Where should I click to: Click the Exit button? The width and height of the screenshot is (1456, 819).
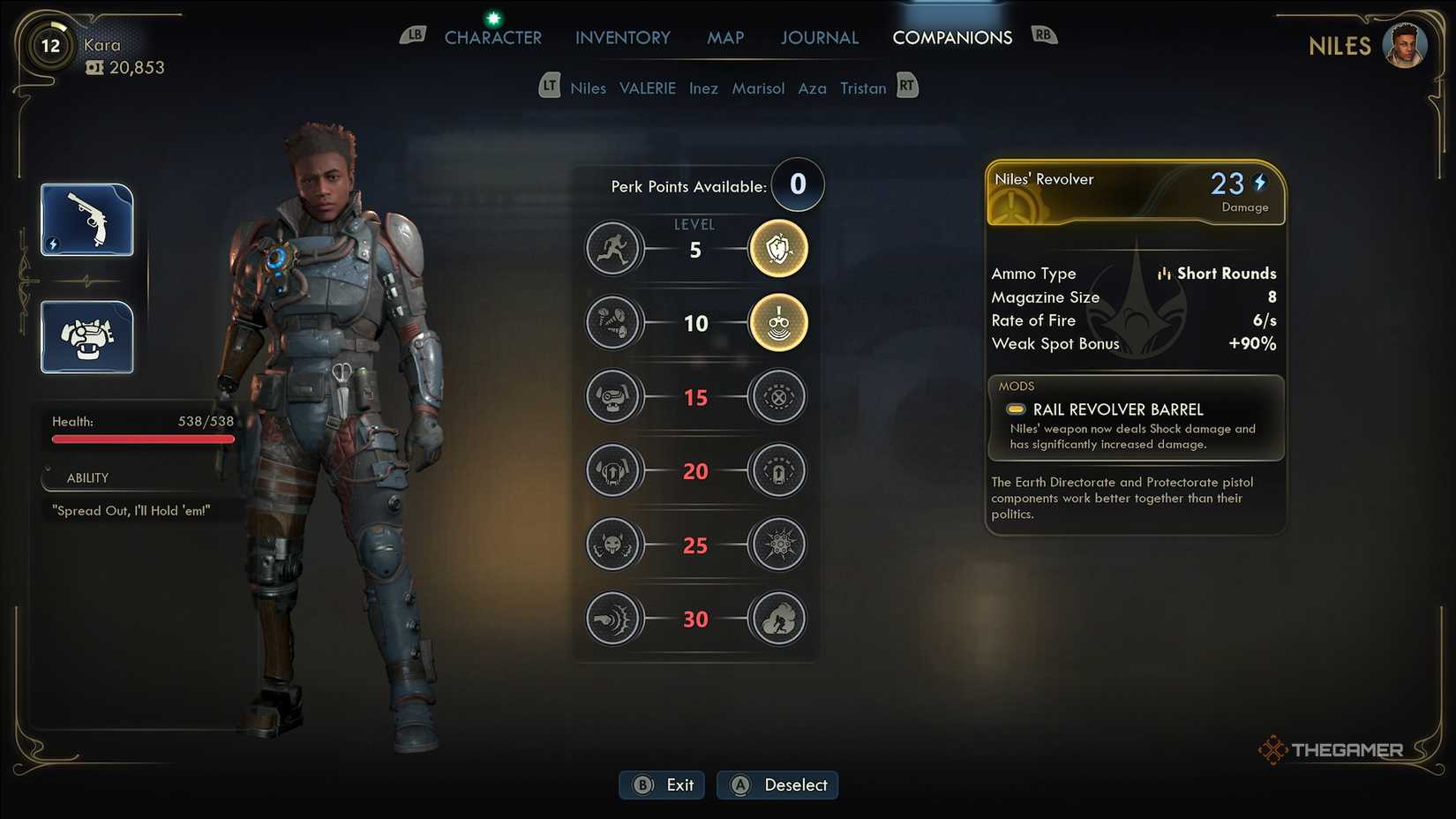click(662, 785)
